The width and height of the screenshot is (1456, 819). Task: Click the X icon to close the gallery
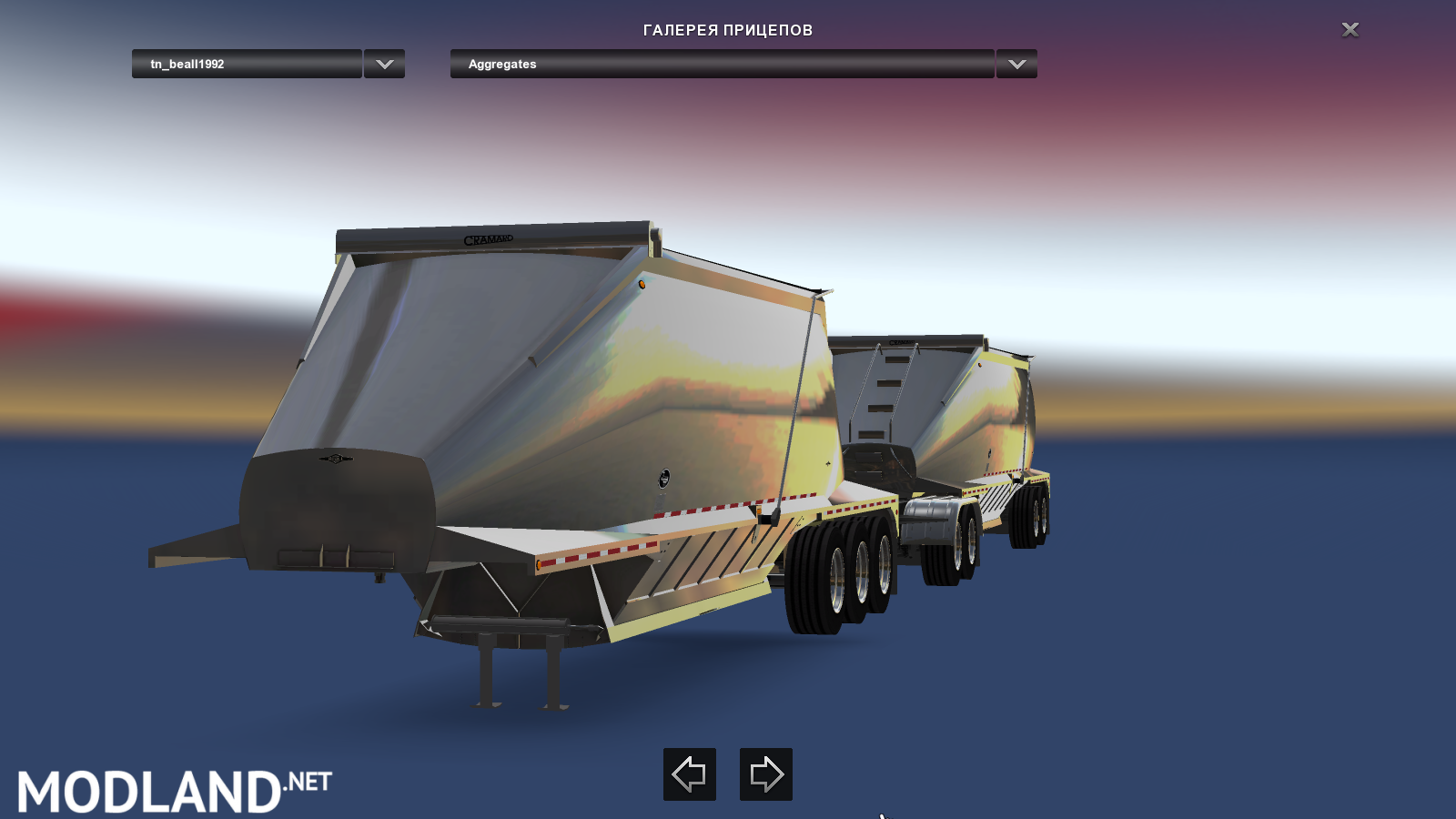pos(1350,29)
